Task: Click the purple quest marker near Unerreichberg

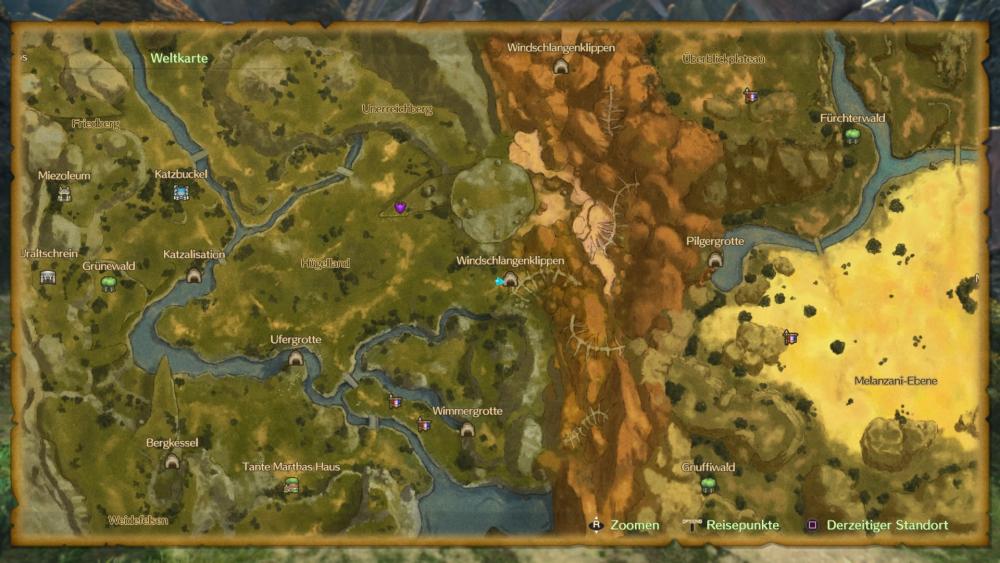Action: [401, 208]
